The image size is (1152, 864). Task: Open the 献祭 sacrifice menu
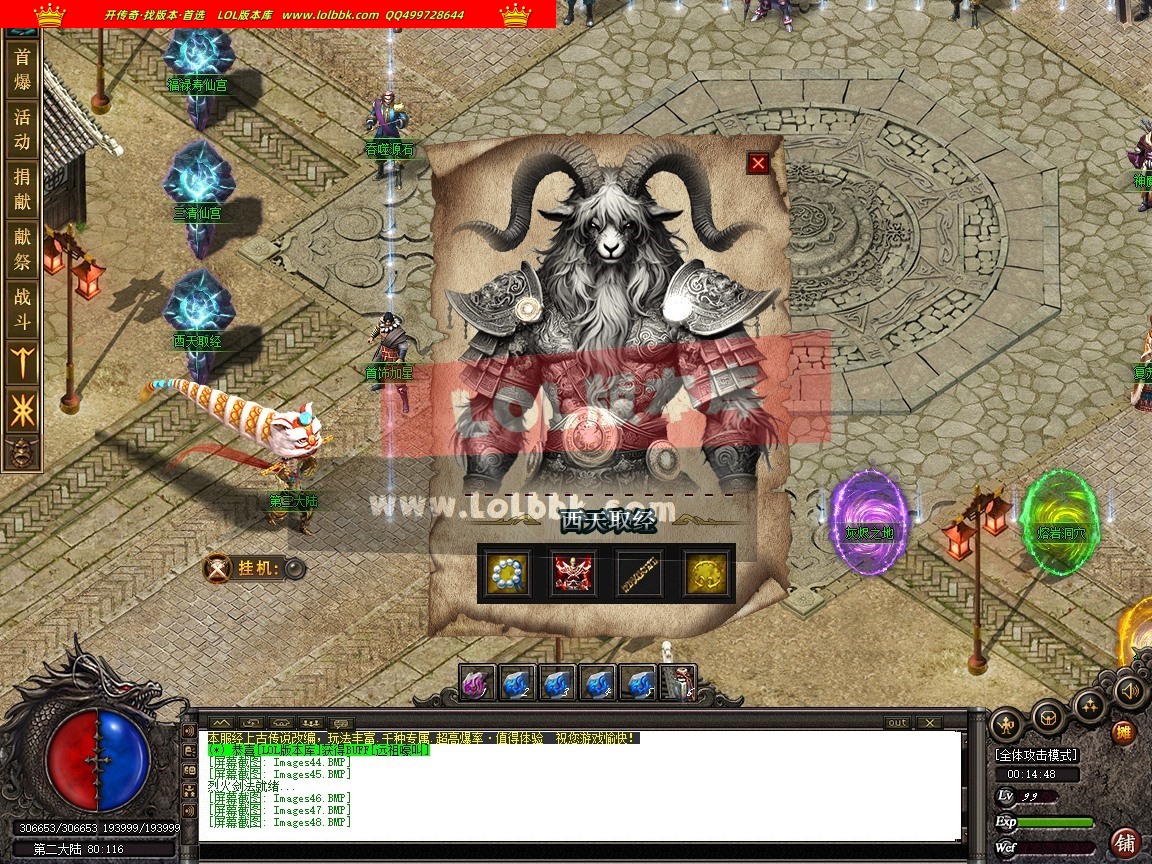click(x=22, y=248)
